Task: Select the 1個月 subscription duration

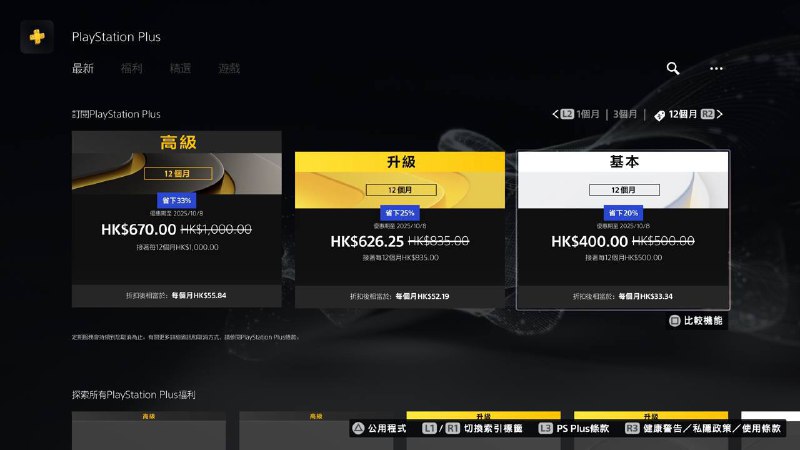Action: (588, 115)
